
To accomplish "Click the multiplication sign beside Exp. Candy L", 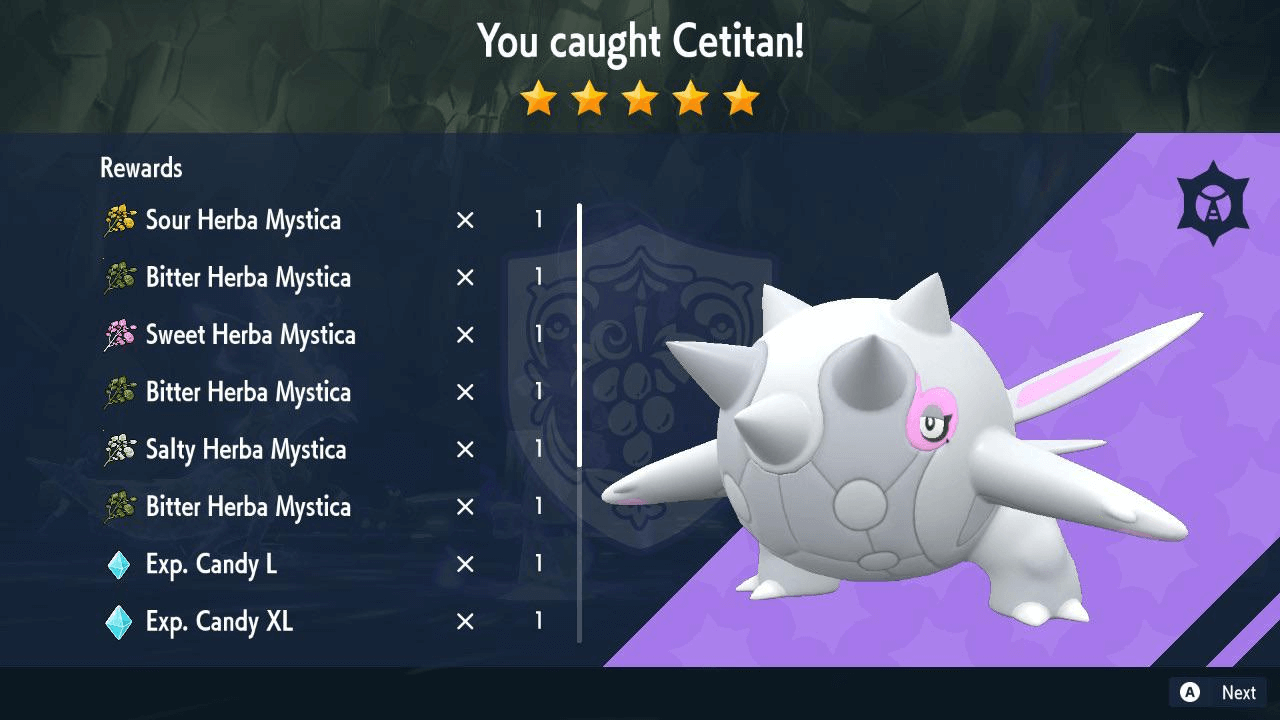I will click(x=464, y=563).
